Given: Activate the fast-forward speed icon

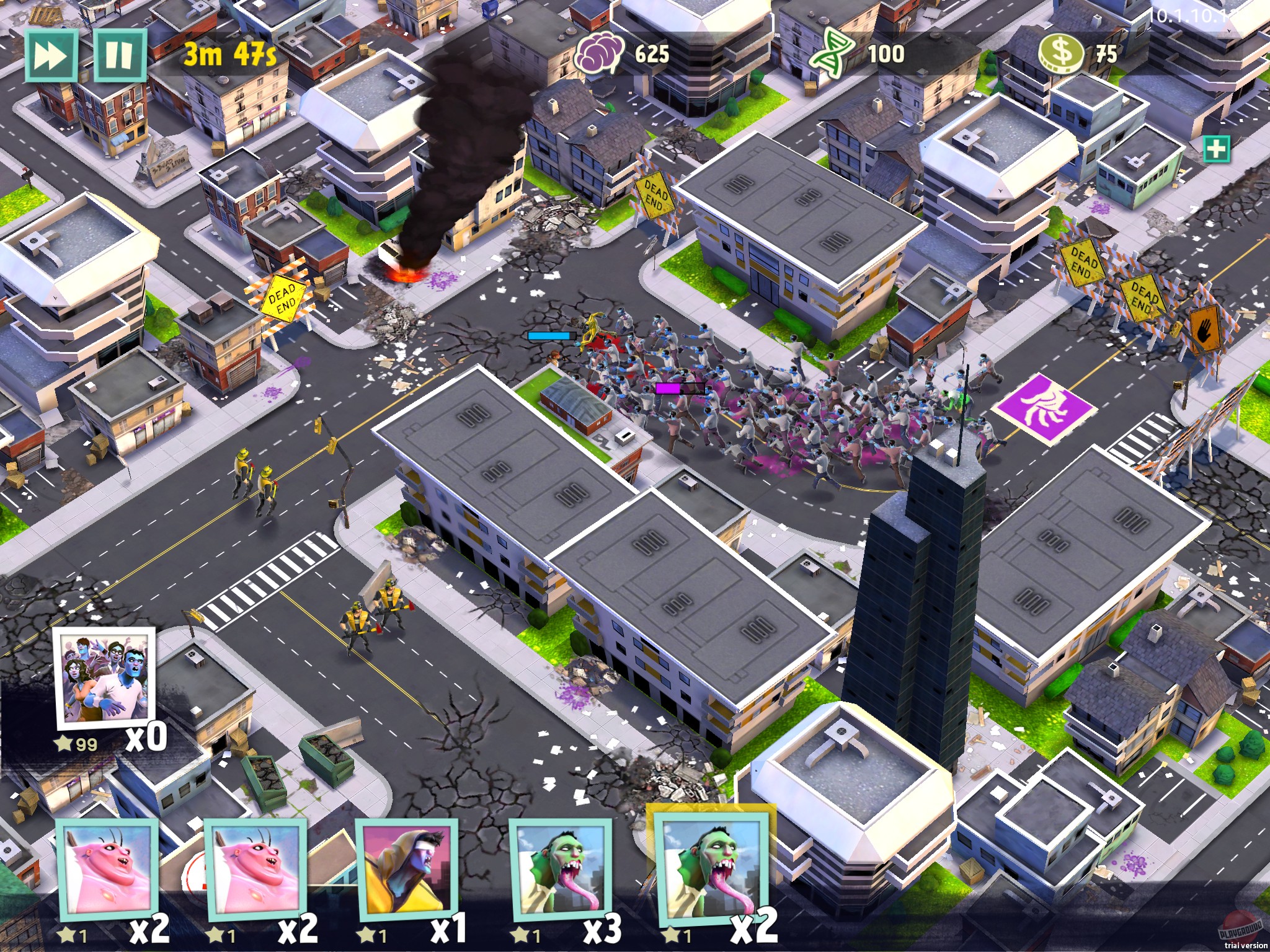Looking at the screenshot, I should tap(52, 56).
